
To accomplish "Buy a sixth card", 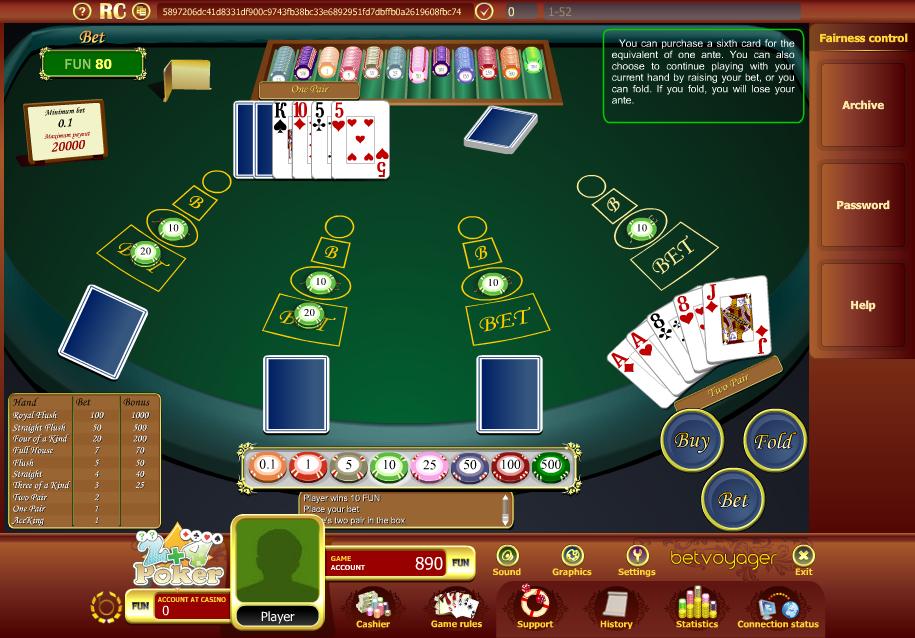I will tap(692, 440).
